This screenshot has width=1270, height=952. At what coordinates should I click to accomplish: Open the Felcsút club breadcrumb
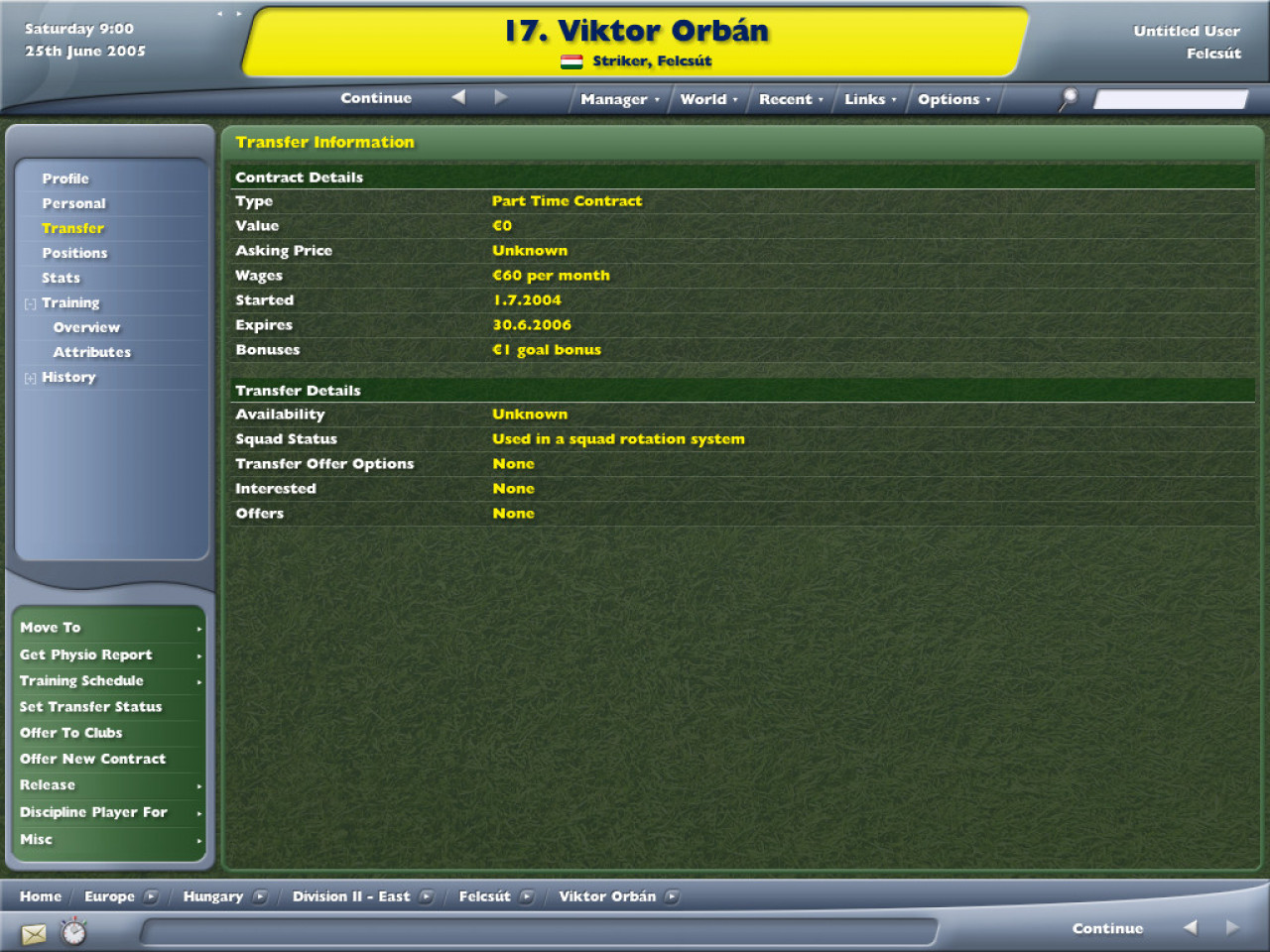click(484, 896)
